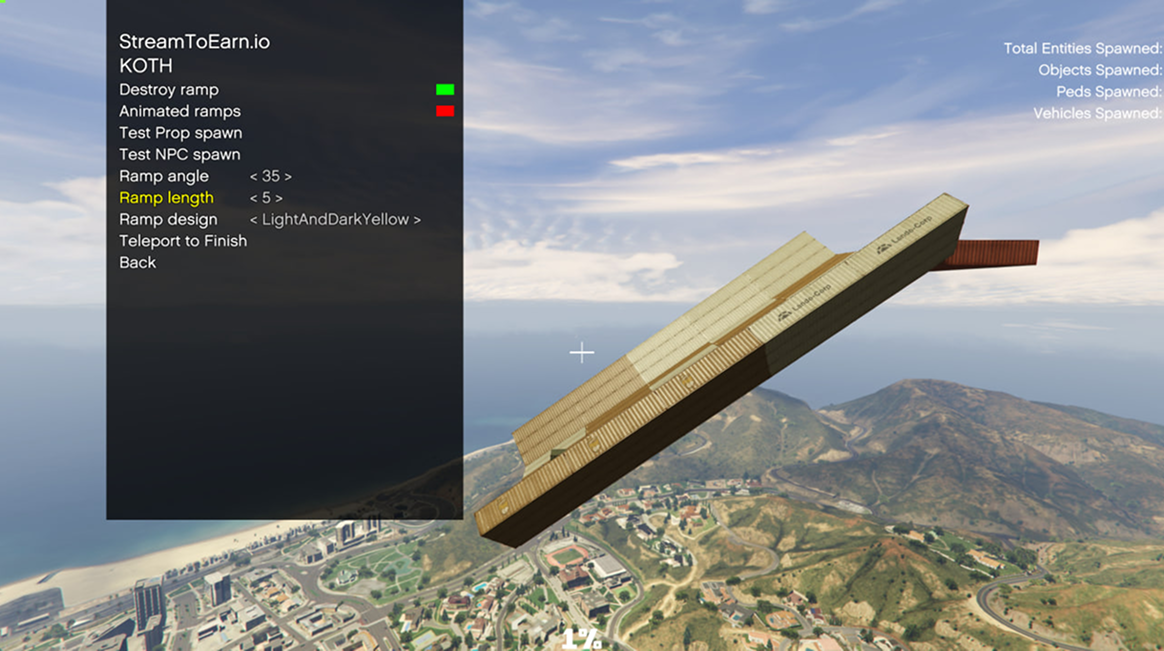Select the Destroy ramp menu entry
Viewport: 1164px width, 651px height.
[x=169, y=90]
